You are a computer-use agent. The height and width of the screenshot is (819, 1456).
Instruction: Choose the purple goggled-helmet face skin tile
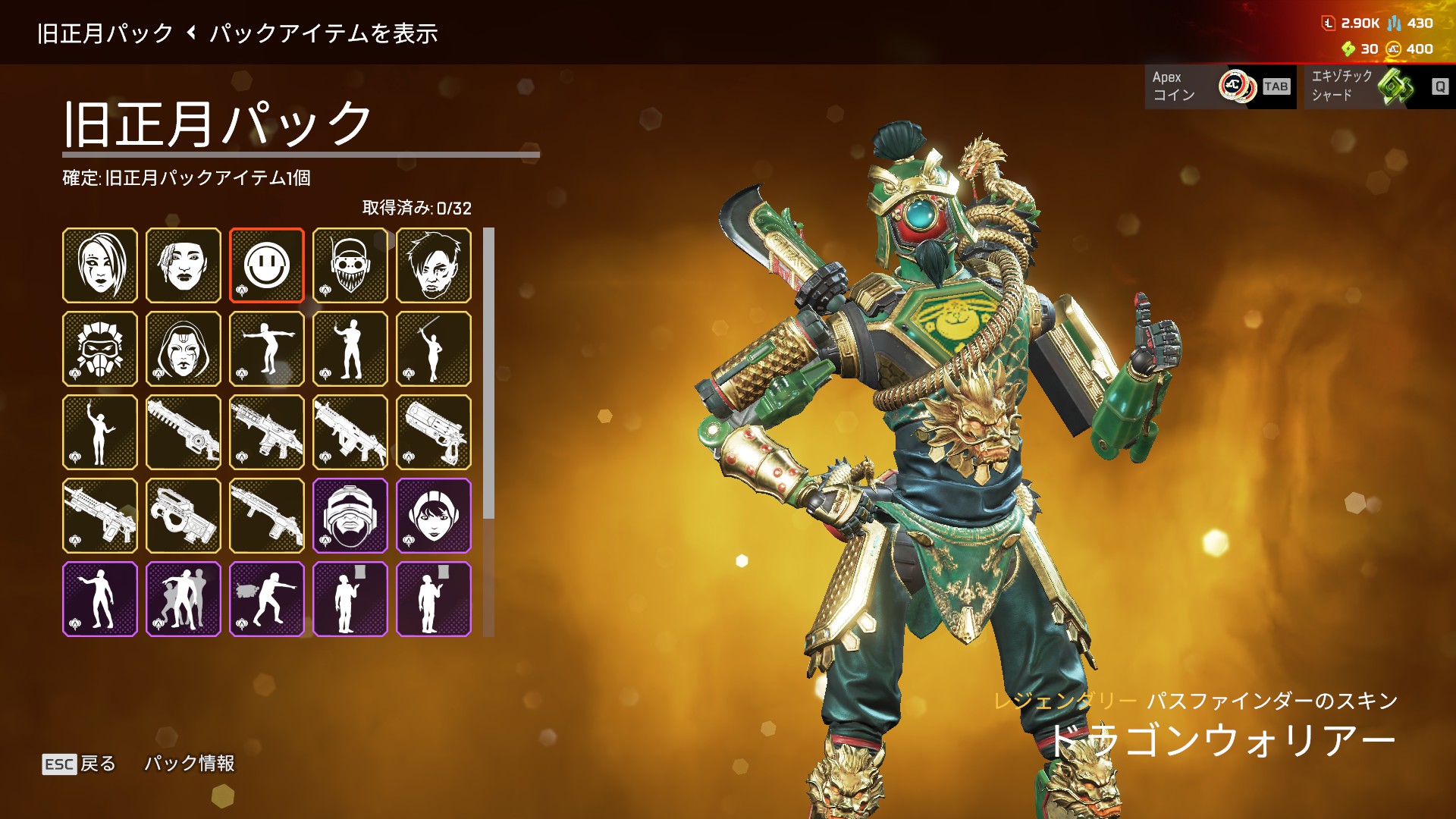(x=350, y=516)
